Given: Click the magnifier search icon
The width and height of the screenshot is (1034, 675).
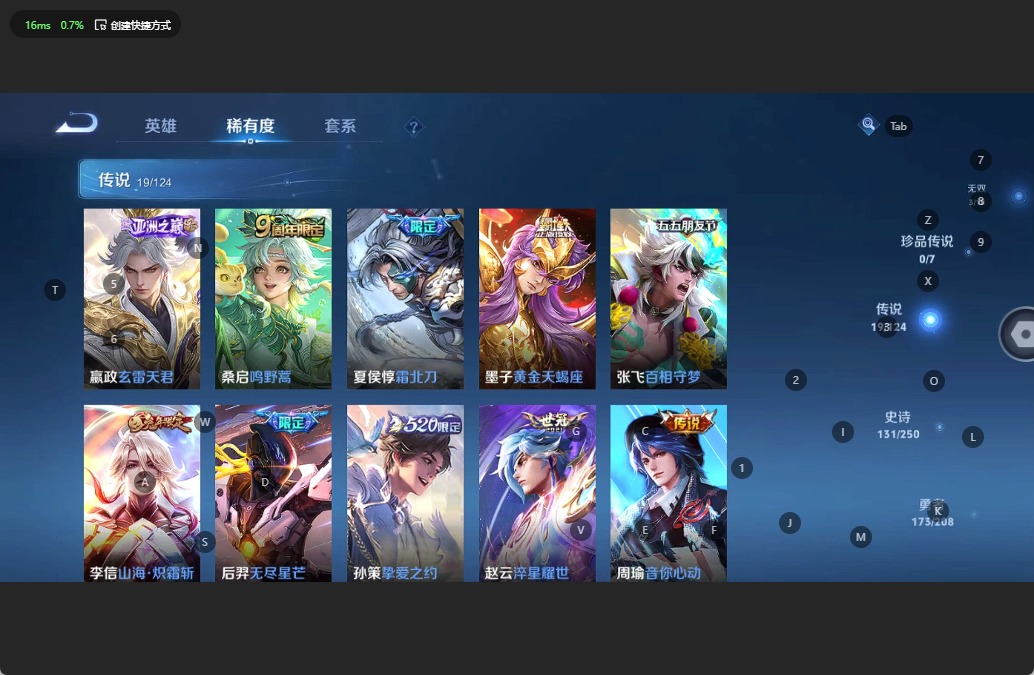Looking at the screenshot, I should [x=868, y=125].
